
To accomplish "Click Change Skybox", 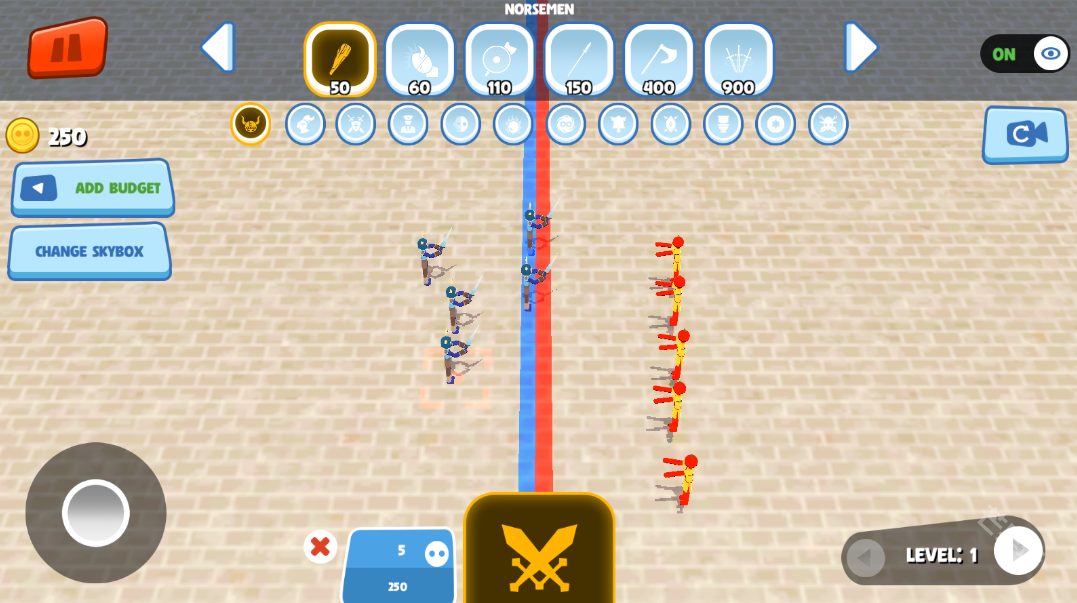I will [x=90, y=251].
